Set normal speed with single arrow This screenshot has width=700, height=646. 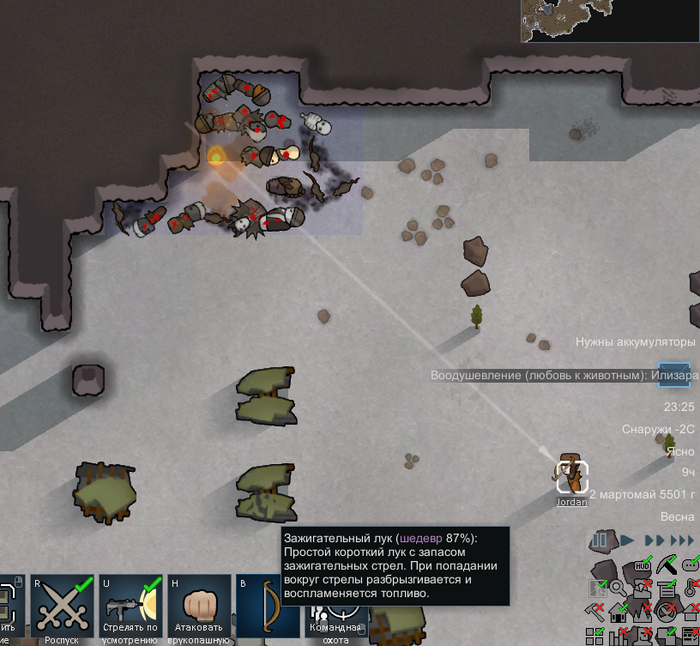coord(627,541)
